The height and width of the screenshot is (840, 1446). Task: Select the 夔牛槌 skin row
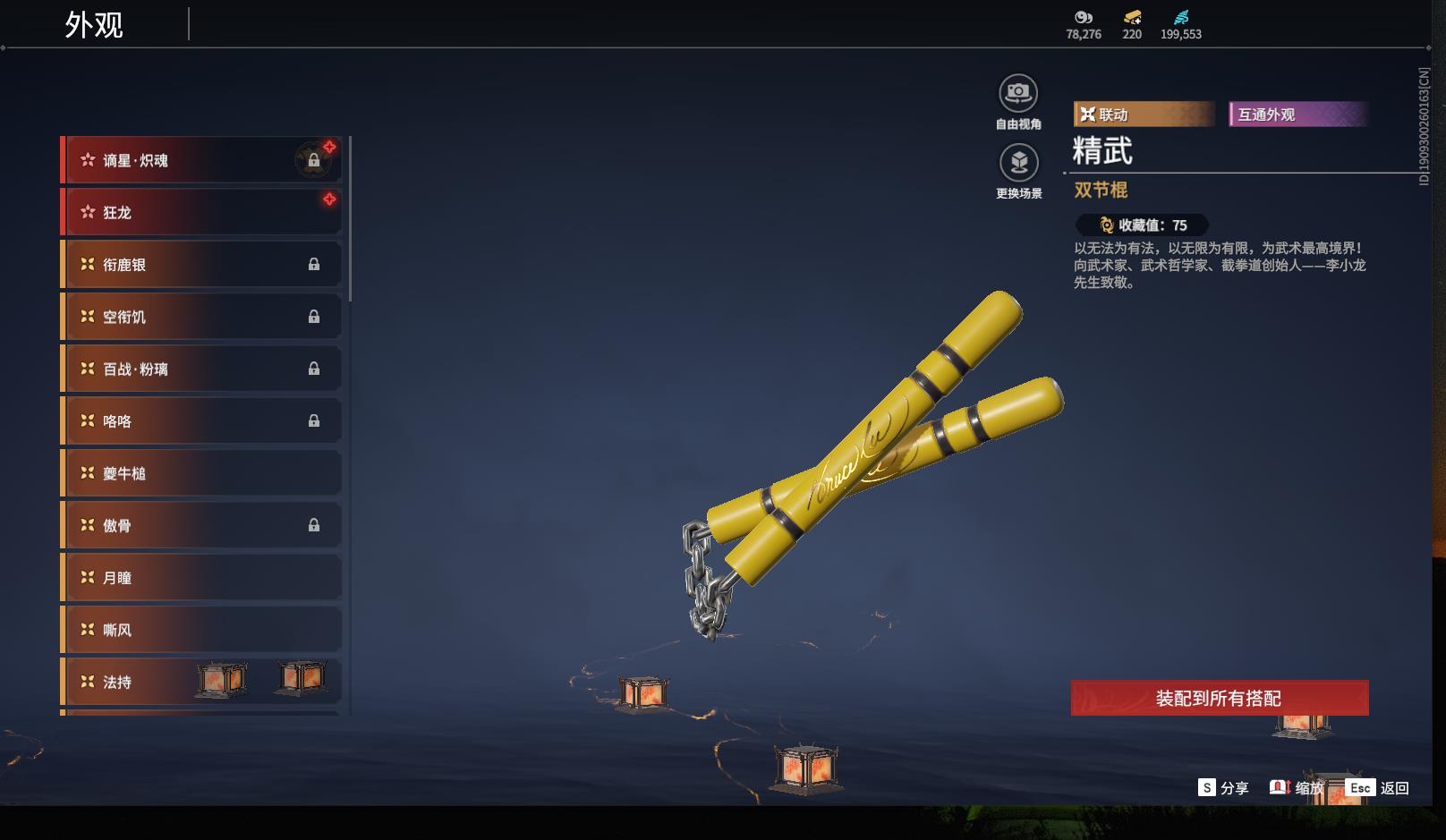pyautogui.click(x=201, y=473)
